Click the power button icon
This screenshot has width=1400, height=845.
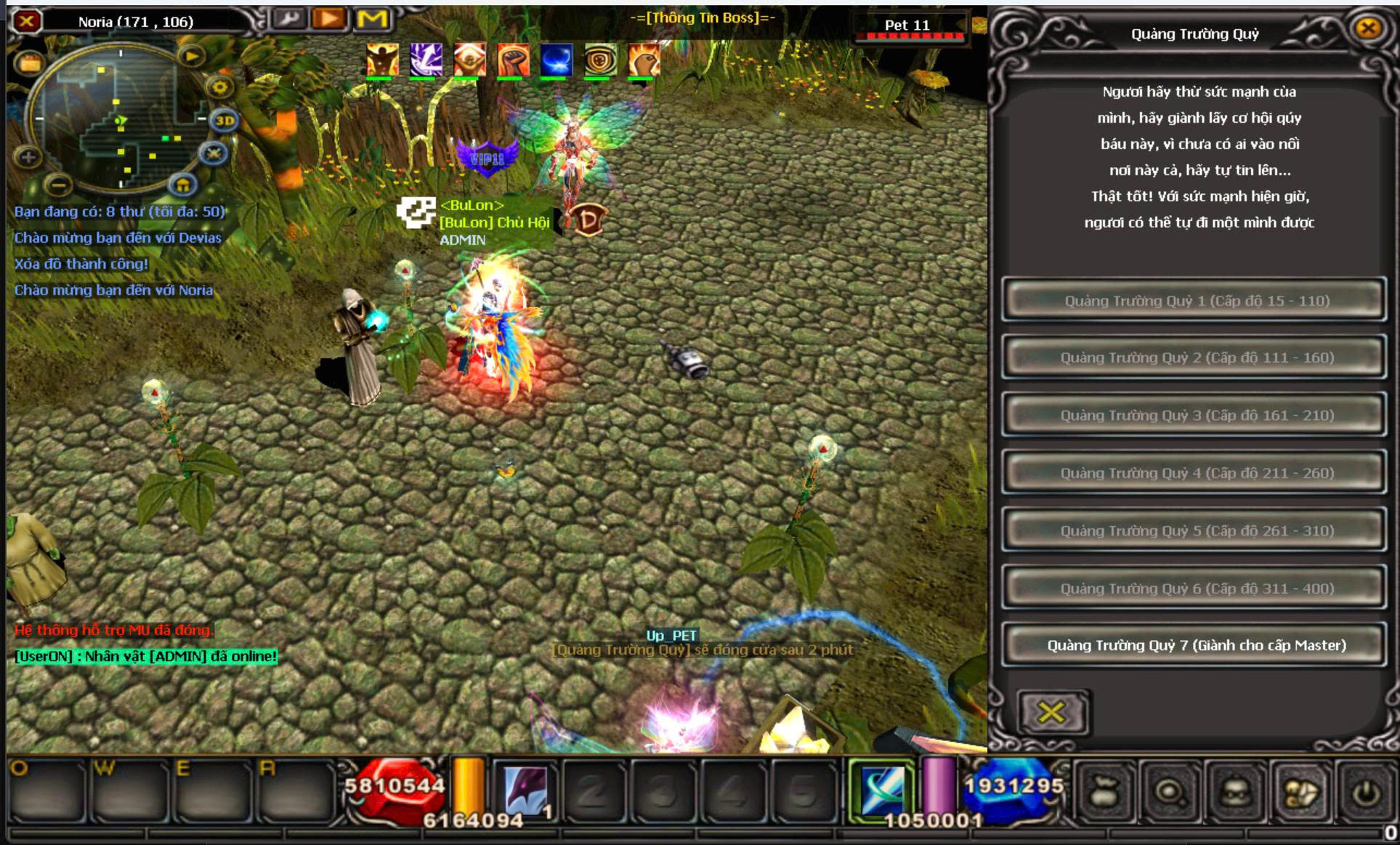click(1366, 793)
